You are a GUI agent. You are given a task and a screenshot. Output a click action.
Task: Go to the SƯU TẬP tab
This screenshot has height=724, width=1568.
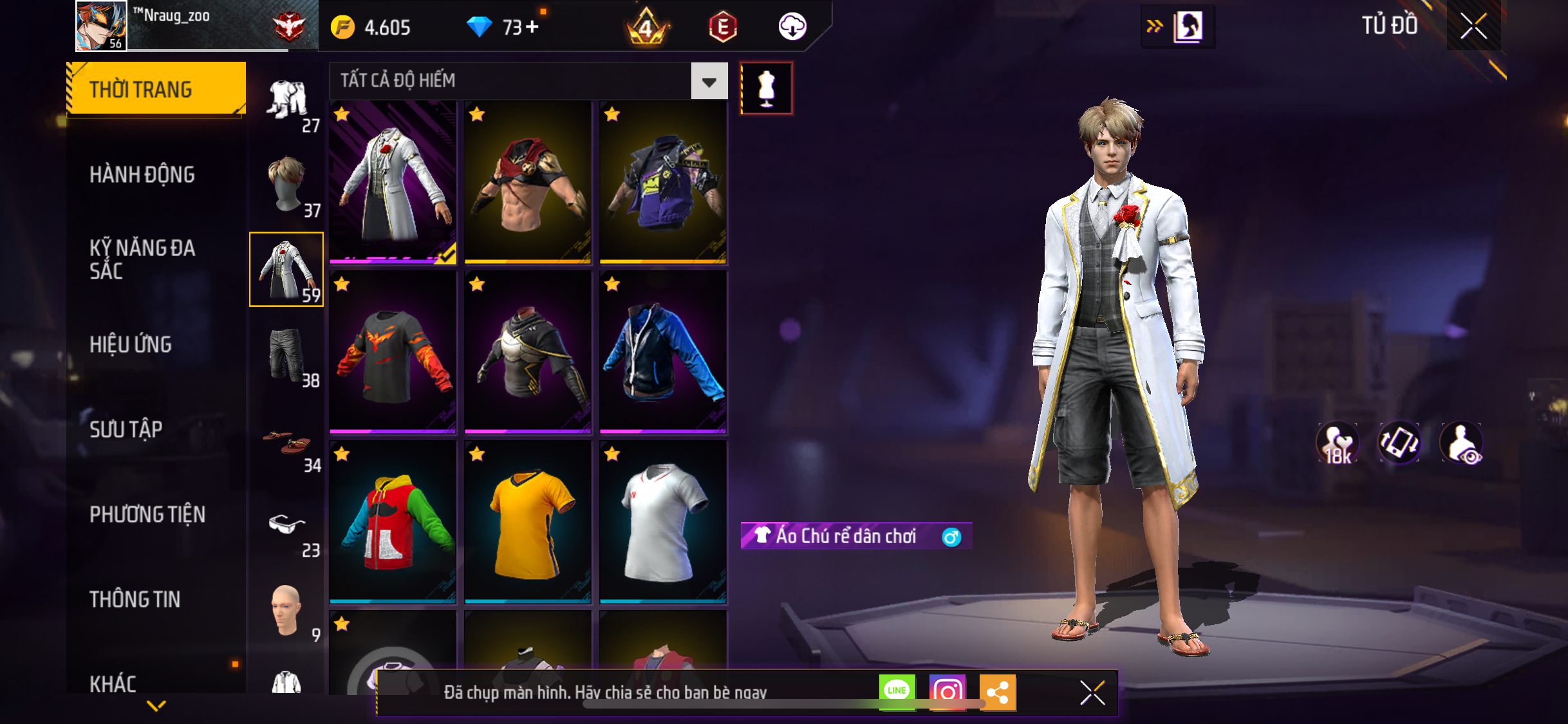pyautogui.click(x=126, y=429)
